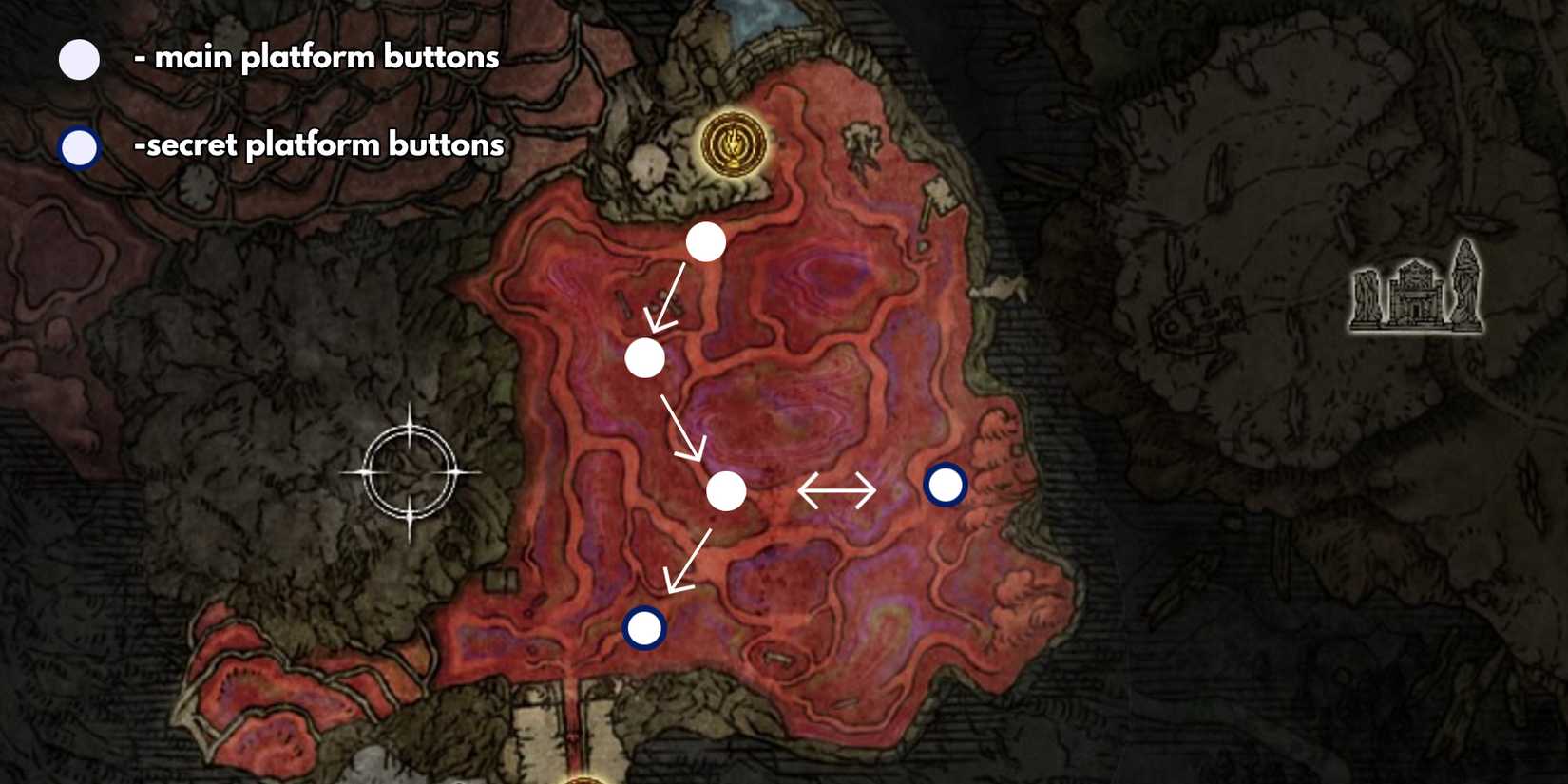Toggle the white main platform buttons legend circle
Viewport: 1568px width, 784px height.
tap(78, 59)
